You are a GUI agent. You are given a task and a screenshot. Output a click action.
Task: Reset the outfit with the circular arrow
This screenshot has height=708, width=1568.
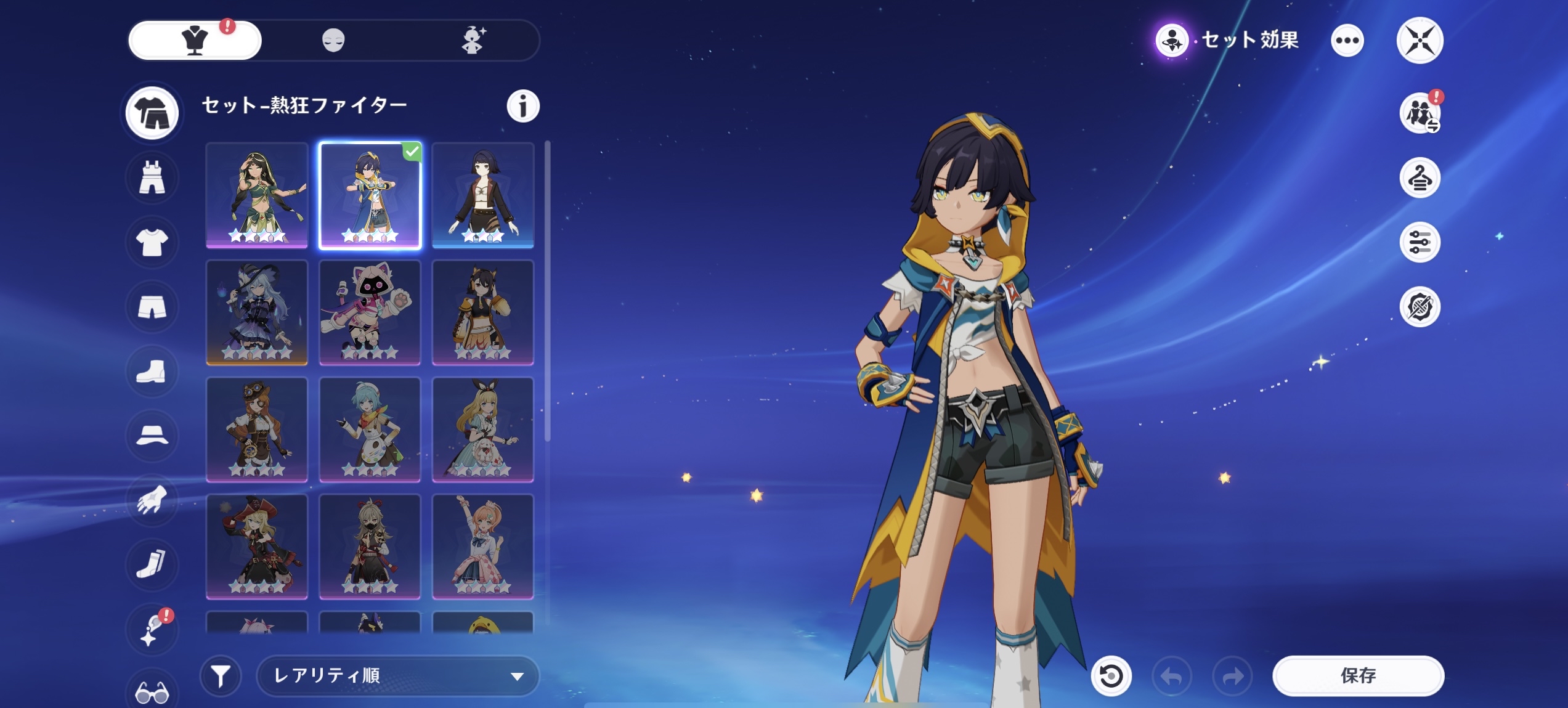point(1111,676)
